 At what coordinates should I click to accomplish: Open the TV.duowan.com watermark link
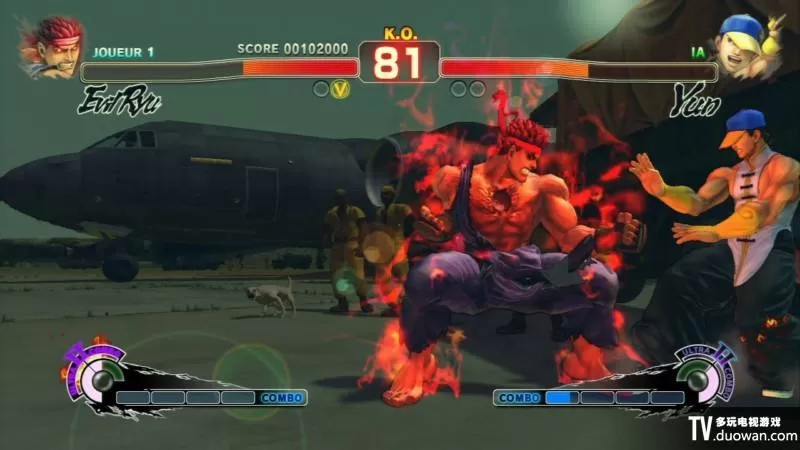coord(743,429)
